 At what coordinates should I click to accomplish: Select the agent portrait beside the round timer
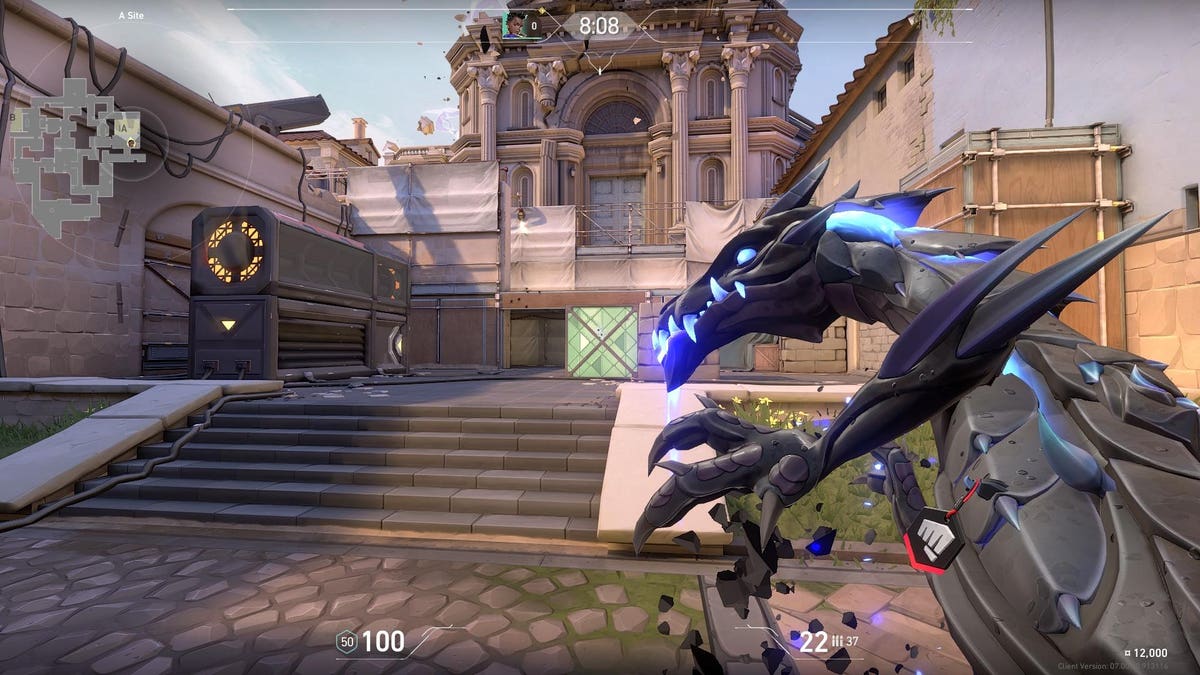coord(514,26)
